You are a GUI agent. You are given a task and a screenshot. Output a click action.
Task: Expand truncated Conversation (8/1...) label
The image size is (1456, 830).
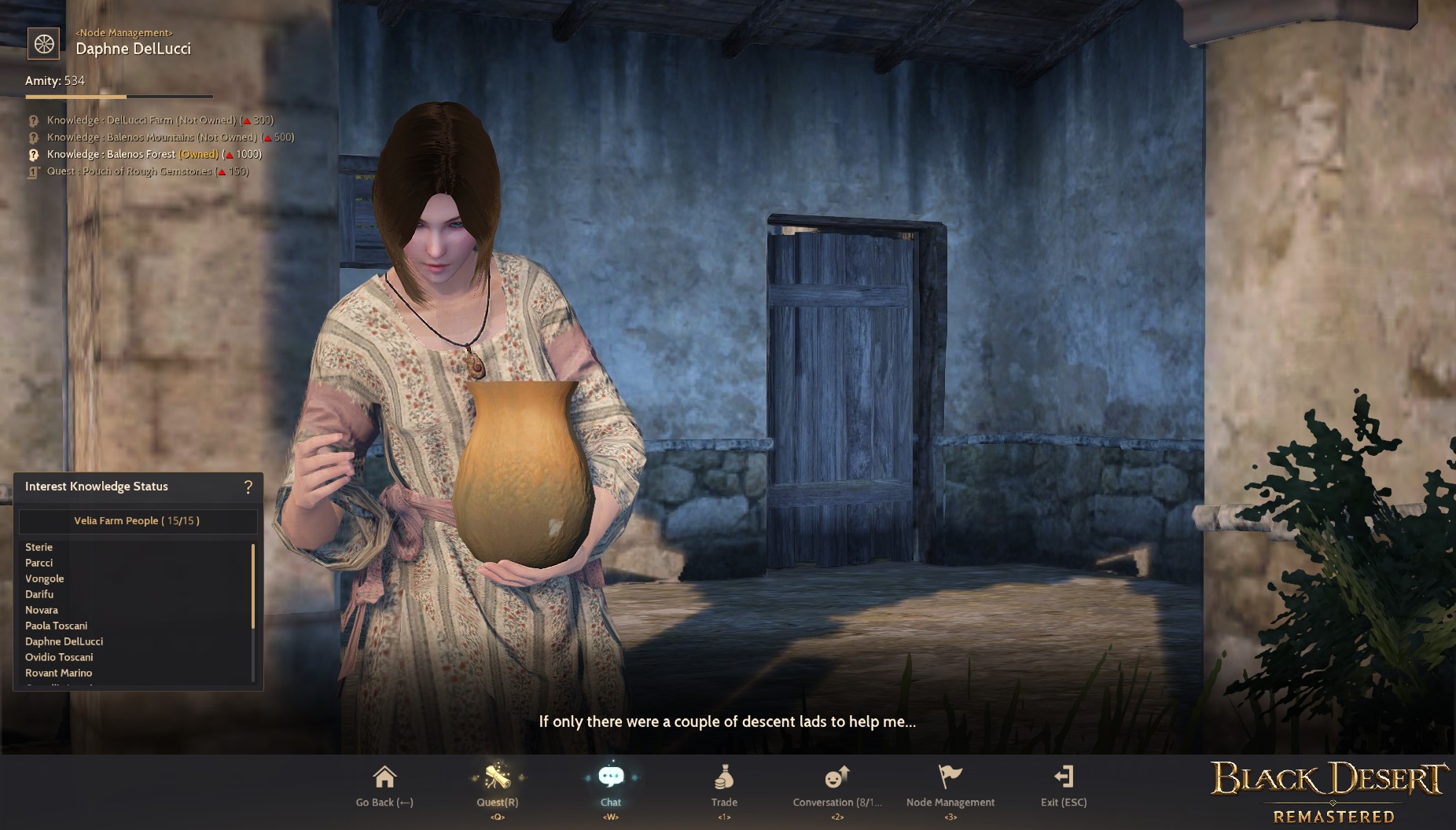836,802
